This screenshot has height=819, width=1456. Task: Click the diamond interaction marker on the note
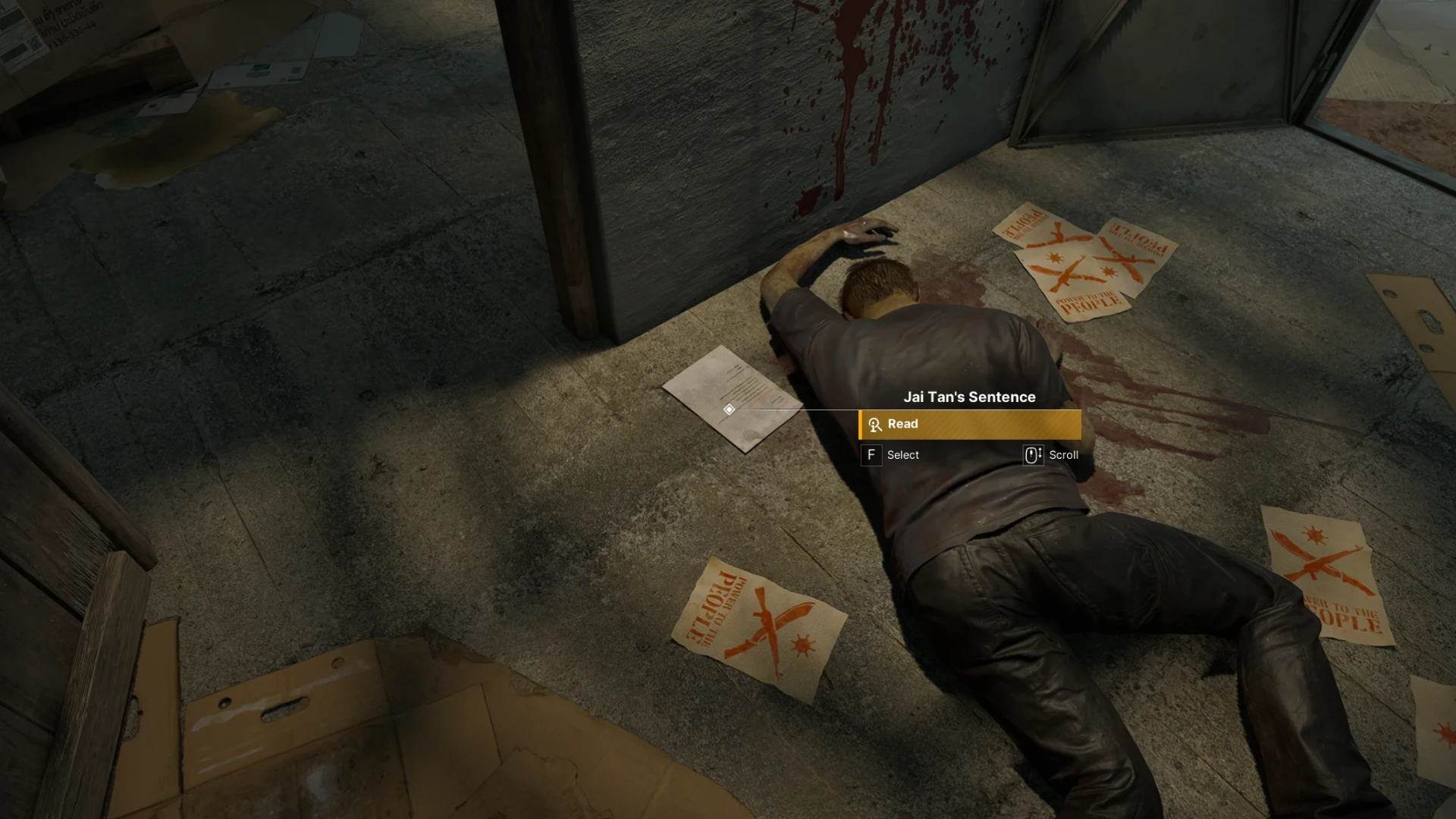(729, 409)
